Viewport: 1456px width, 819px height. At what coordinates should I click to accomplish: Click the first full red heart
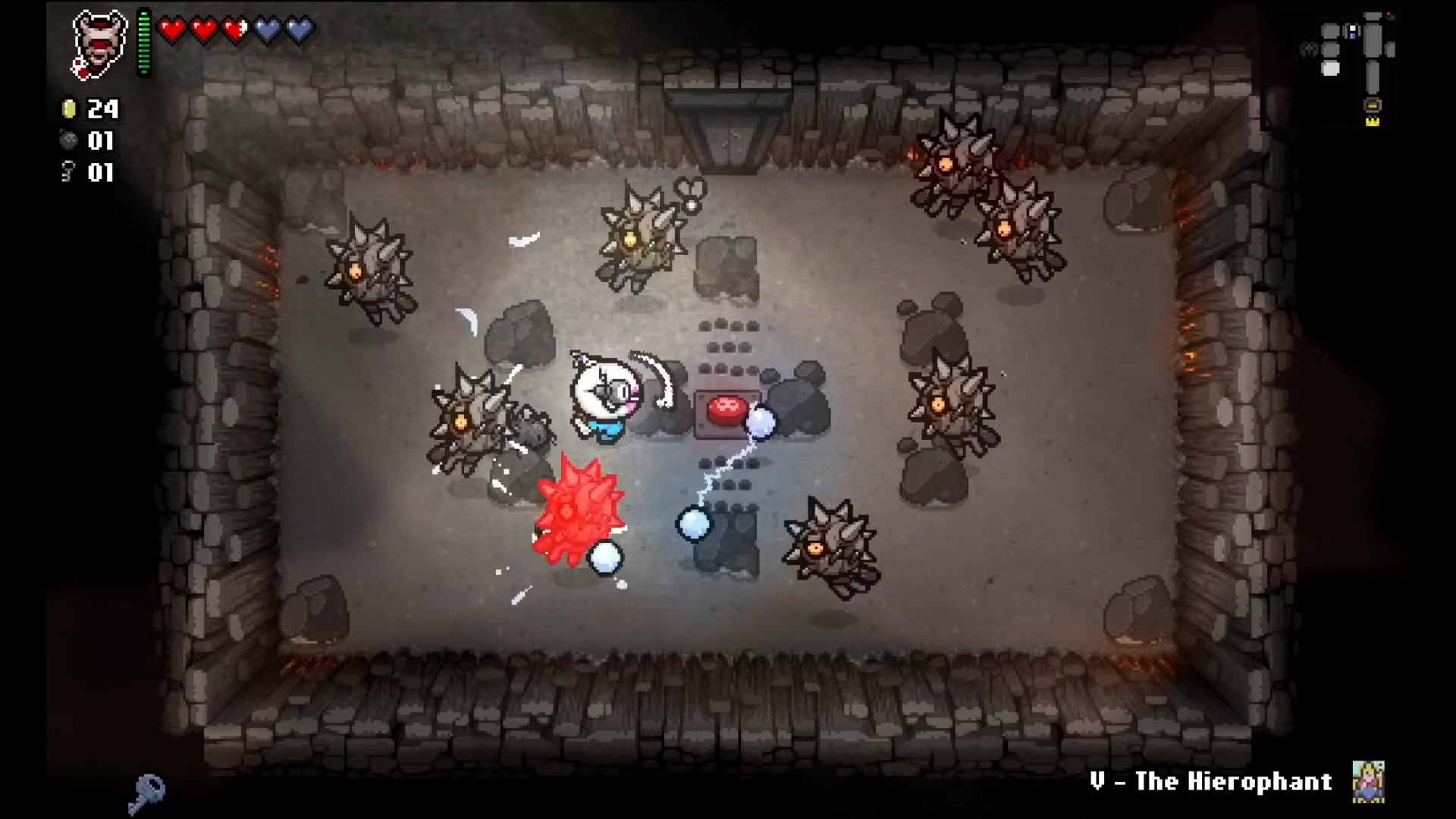tap(173, 29)
